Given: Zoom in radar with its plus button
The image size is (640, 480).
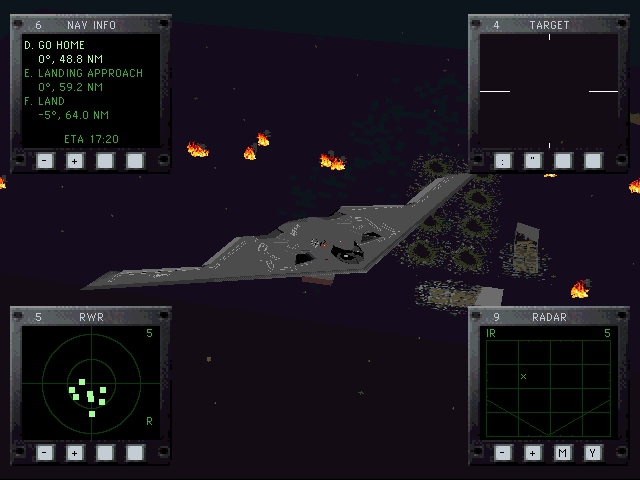Looking at the screenshot, I should (533, 452).
